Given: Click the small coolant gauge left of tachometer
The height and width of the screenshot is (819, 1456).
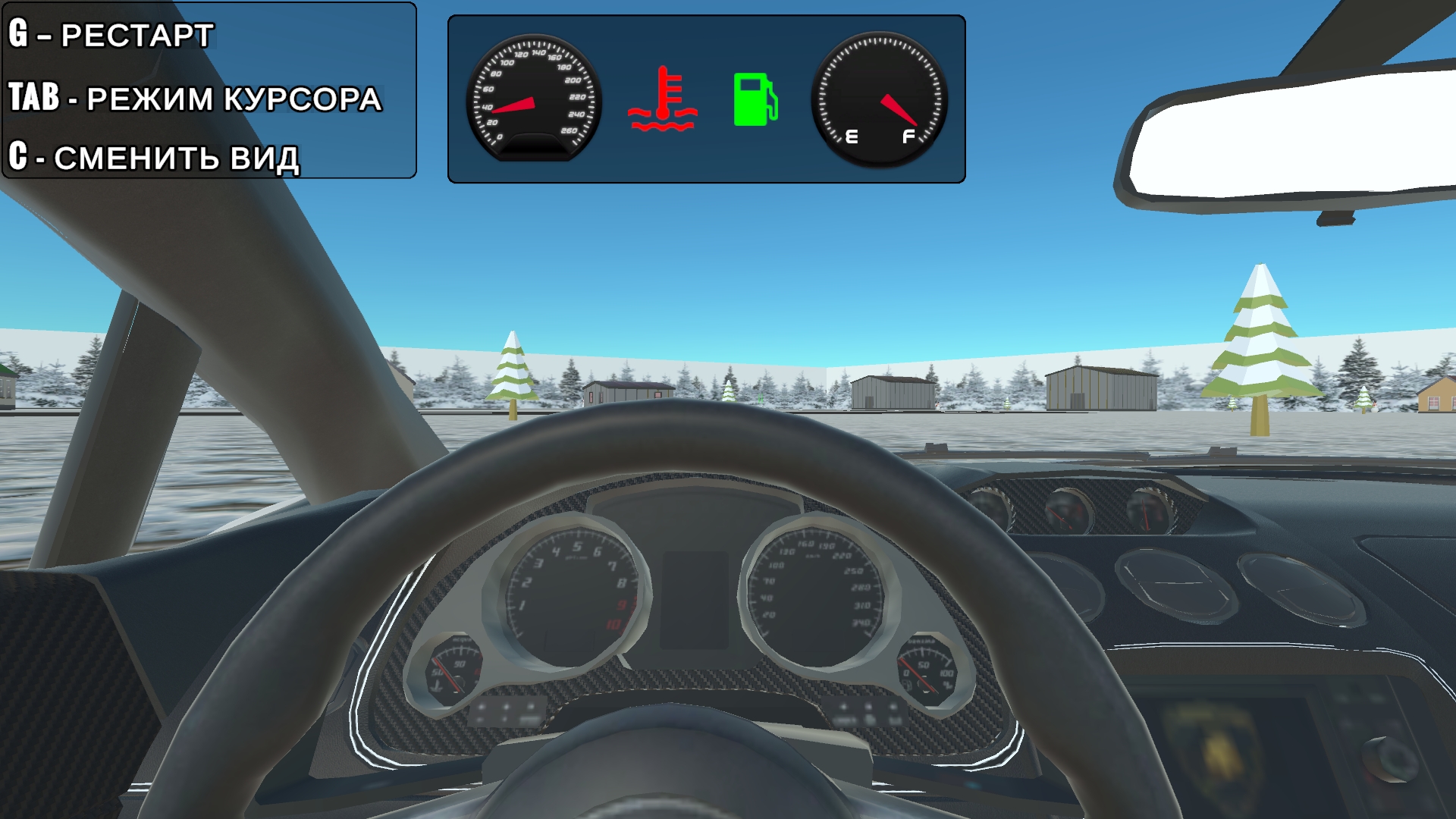Looking at the screenshot, I should [453, 667].
